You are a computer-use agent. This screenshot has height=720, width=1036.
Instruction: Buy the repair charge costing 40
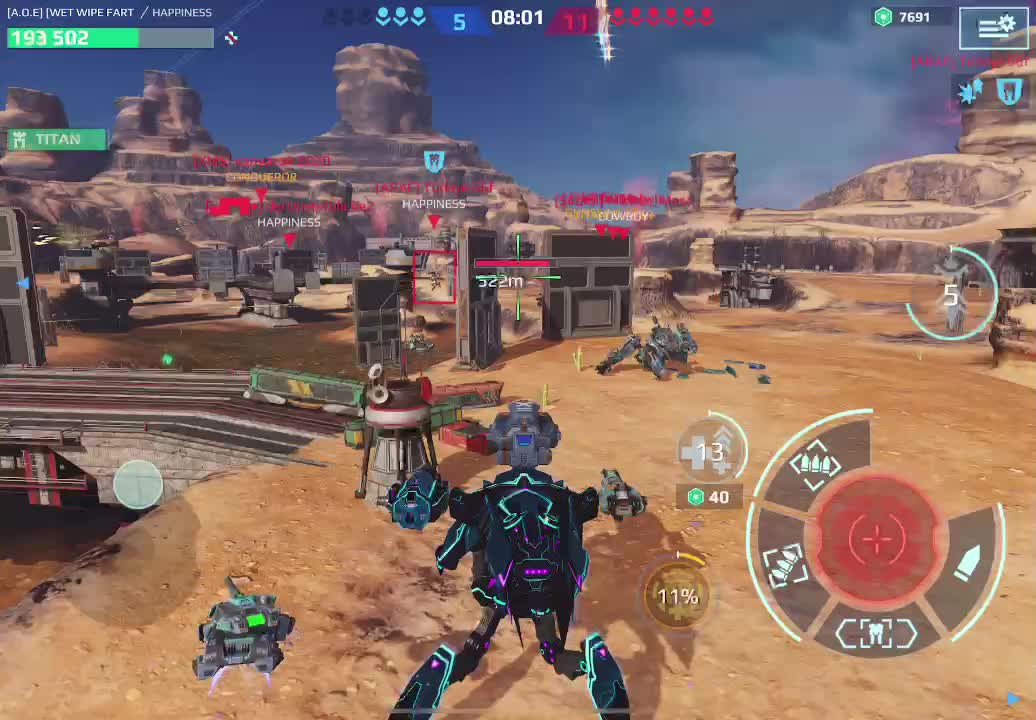click(709, 497)
